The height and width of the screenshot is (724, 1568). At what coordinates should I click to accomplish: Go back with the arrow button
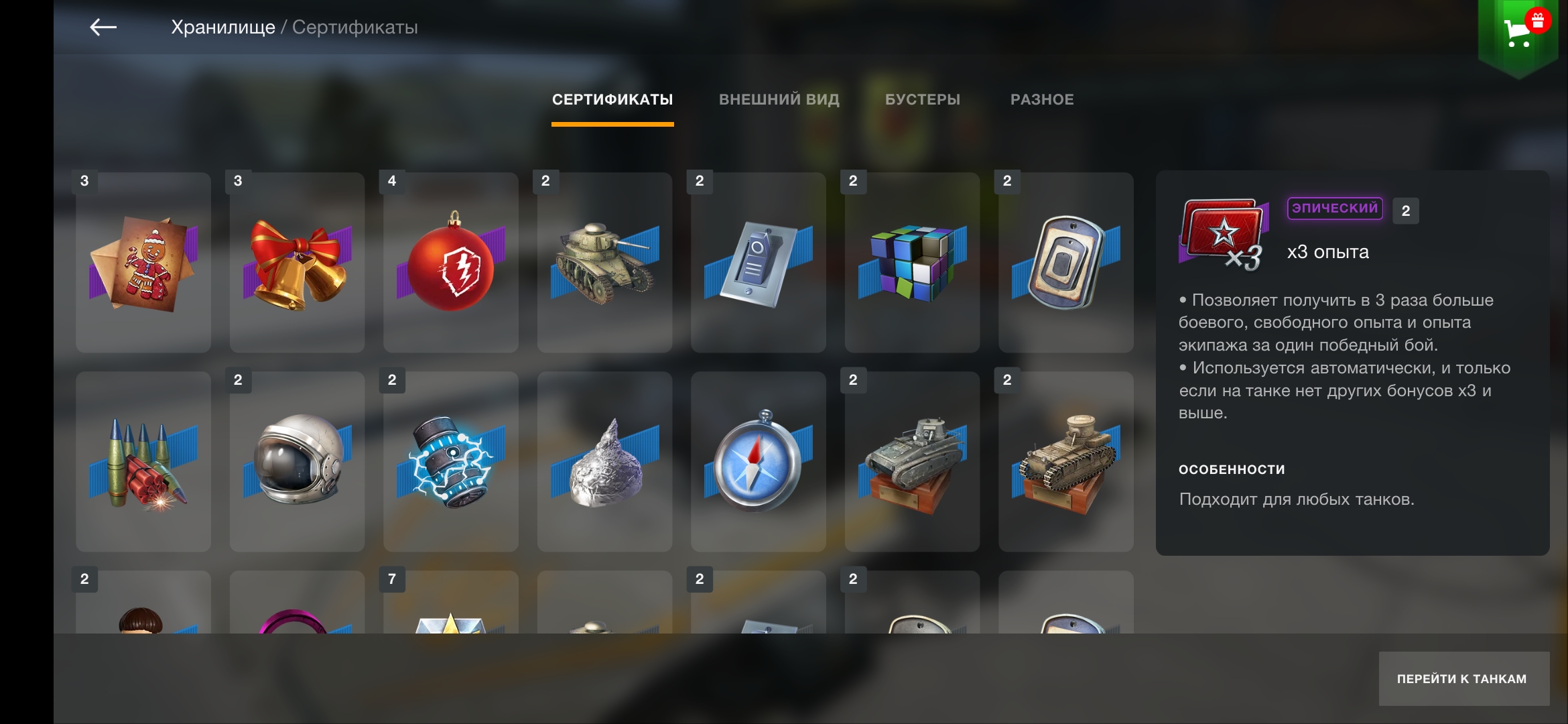tap(103, 27)
